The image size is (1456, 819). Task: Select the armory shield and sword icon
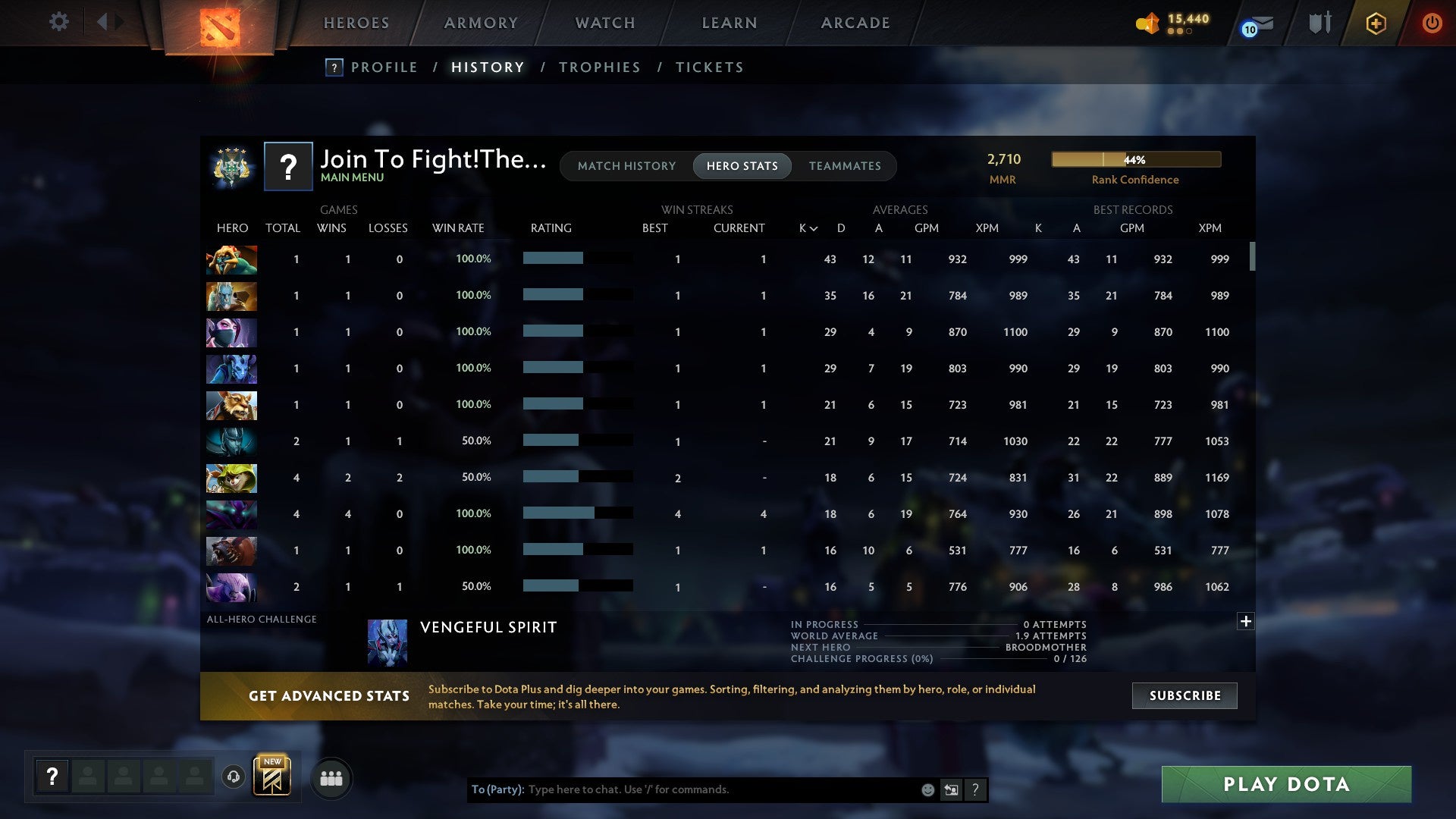tap(1319, 23)
